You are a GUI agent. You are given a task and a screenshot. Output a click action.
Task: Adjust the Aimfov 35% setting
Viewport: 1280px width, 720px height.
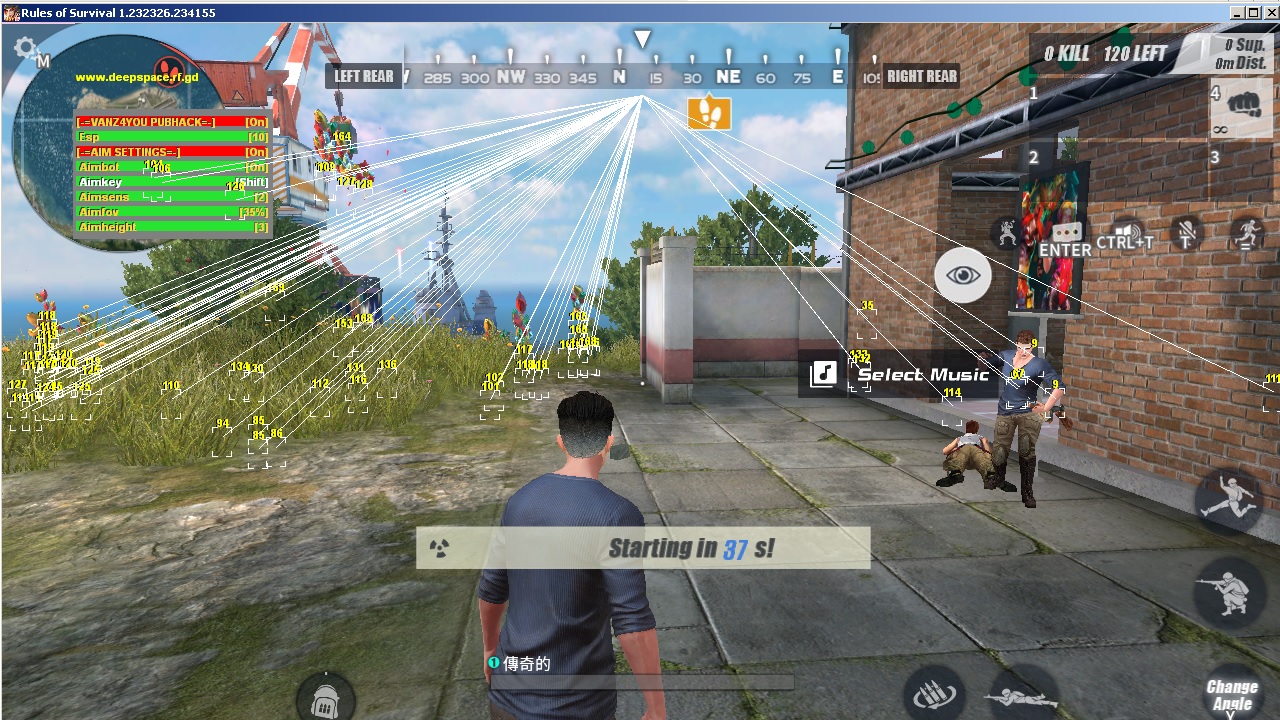[x=98, y=211]
